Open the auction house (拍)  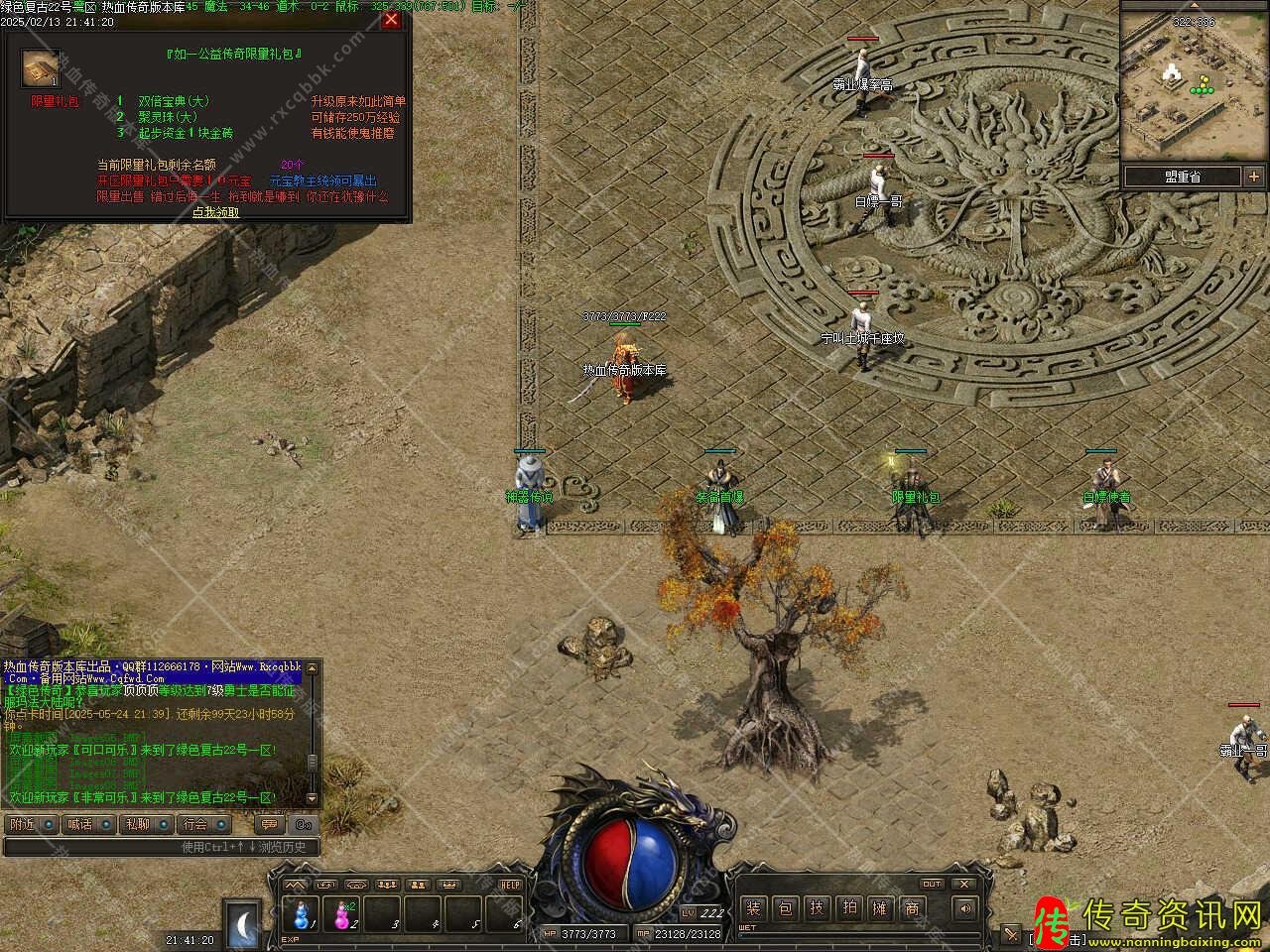849,908
